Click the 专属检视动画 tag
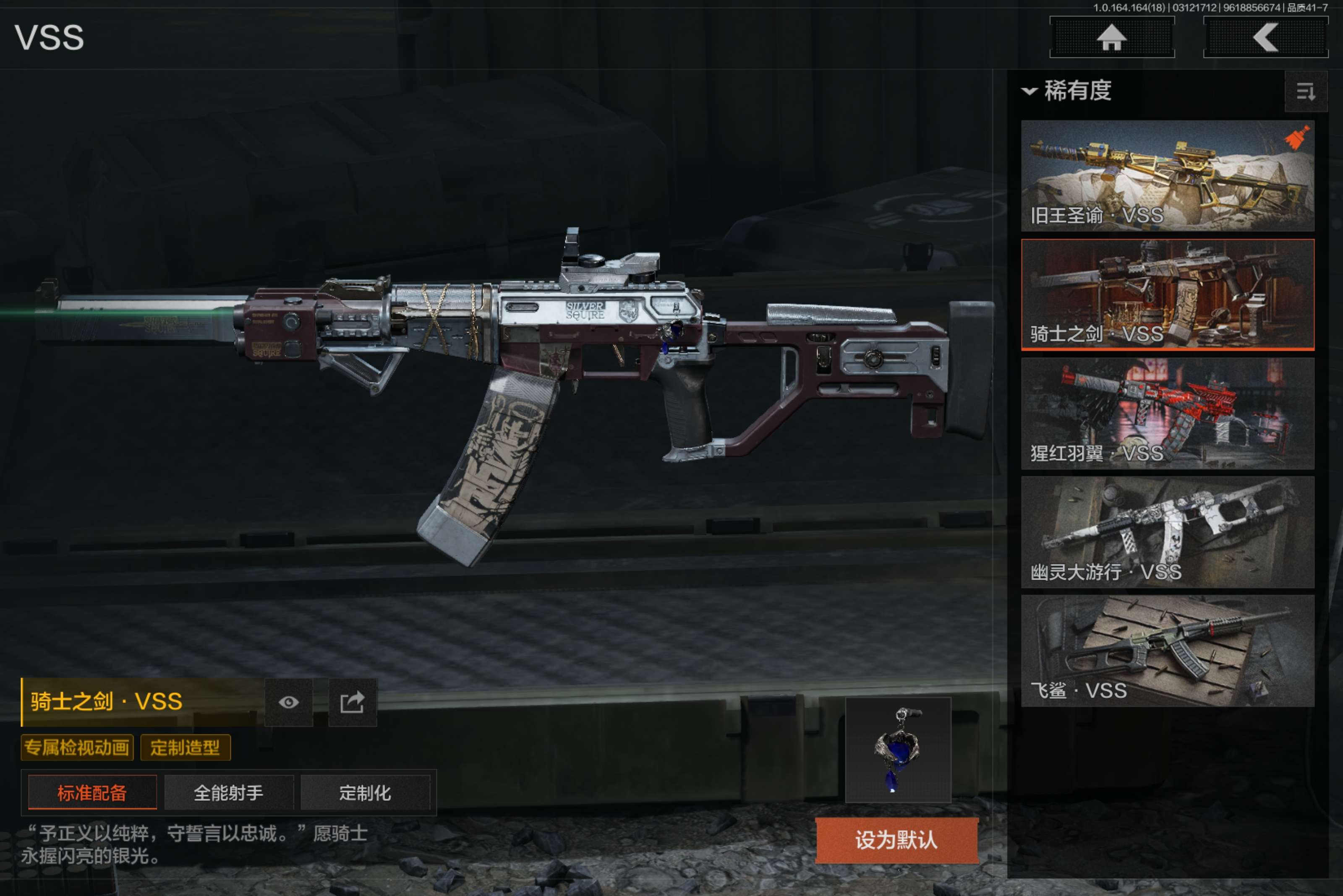This screenshot has height=896, width=1343. point(77,748)
